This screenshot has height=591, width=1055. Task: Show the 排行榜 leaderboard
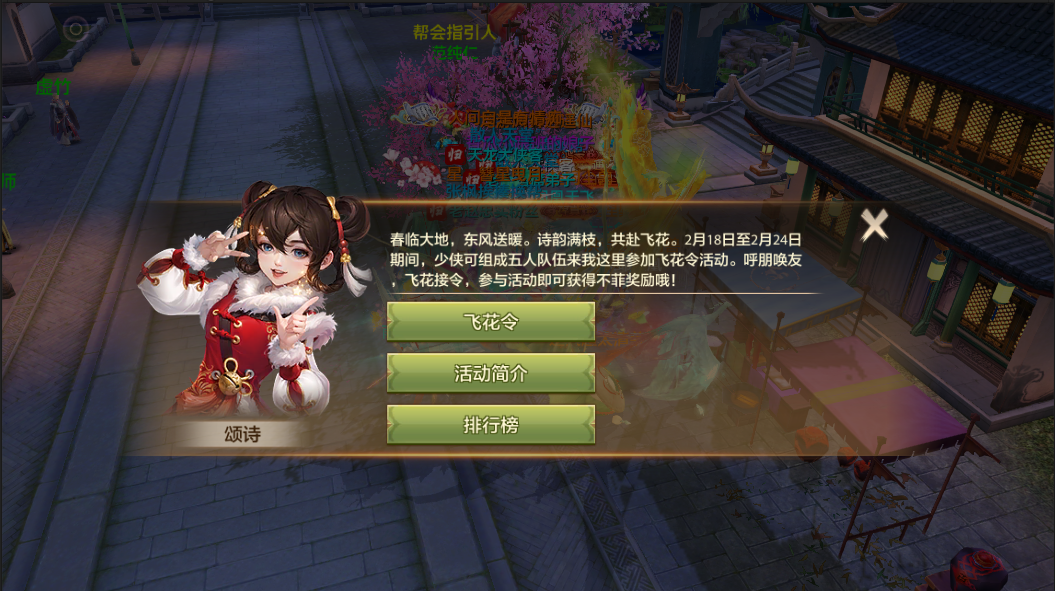491,424
